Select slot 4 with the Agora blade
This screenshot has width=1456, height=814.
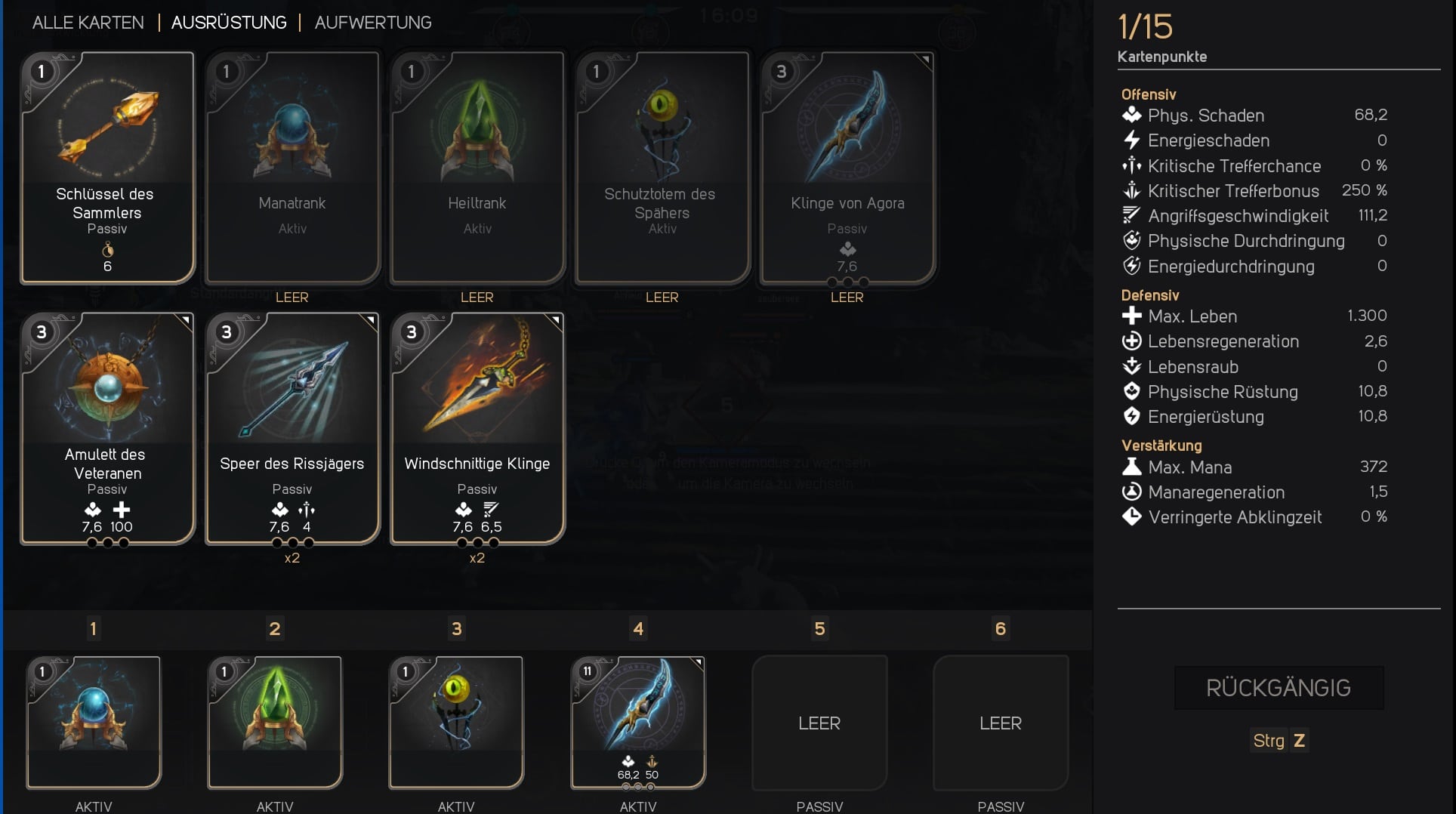(638, 723)
